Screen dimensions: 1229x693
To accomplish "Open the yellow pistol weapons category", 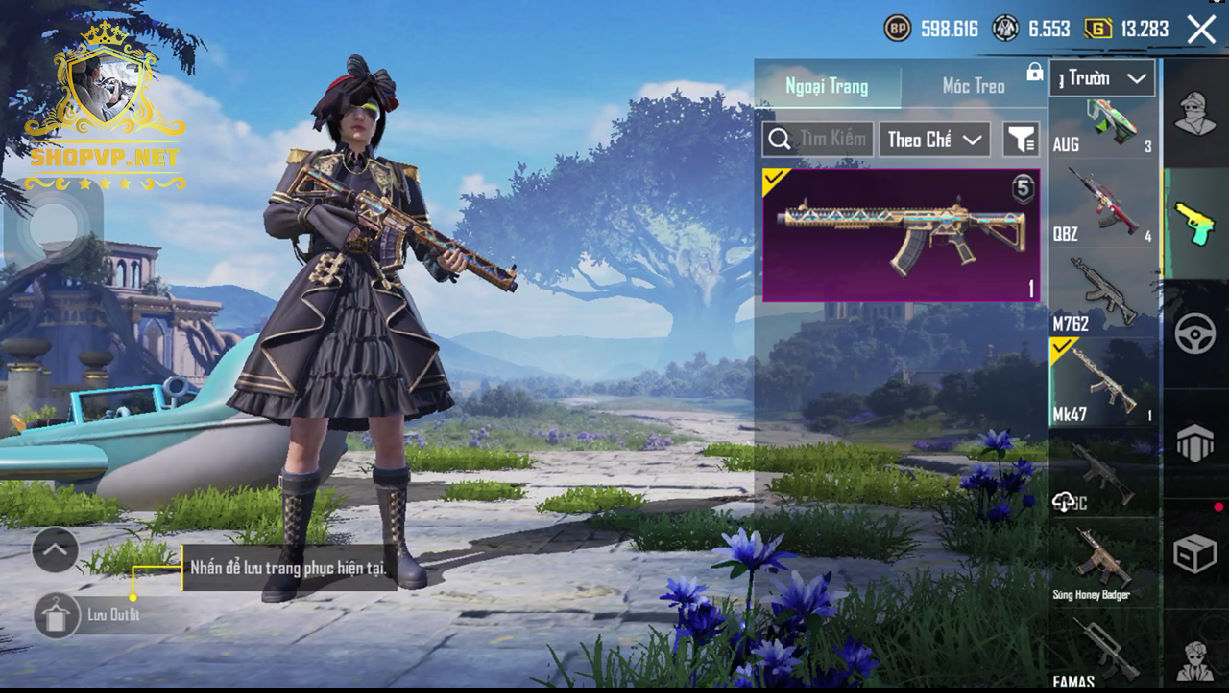I will click(1194, 223).
